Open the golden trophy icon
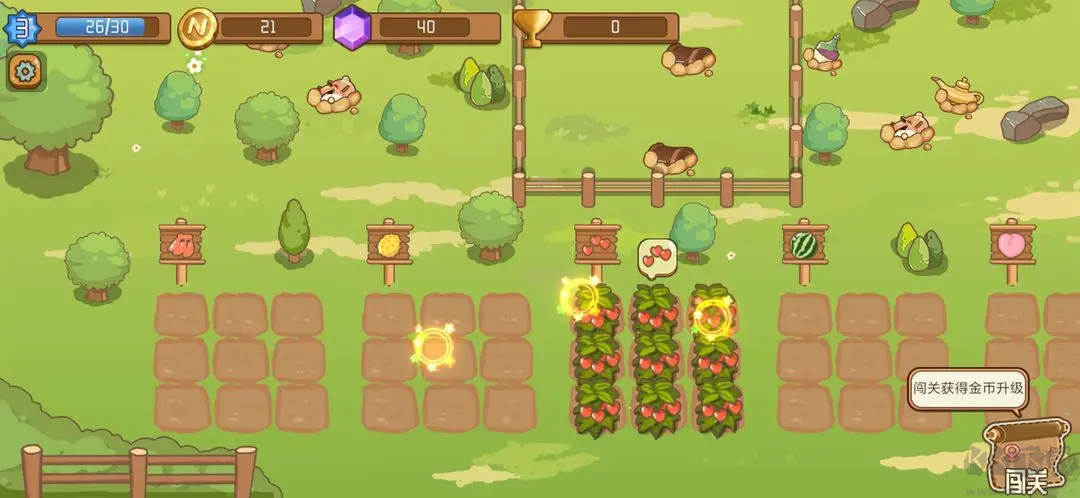The height and width of the screenshot is (498, 1080). 531,28
